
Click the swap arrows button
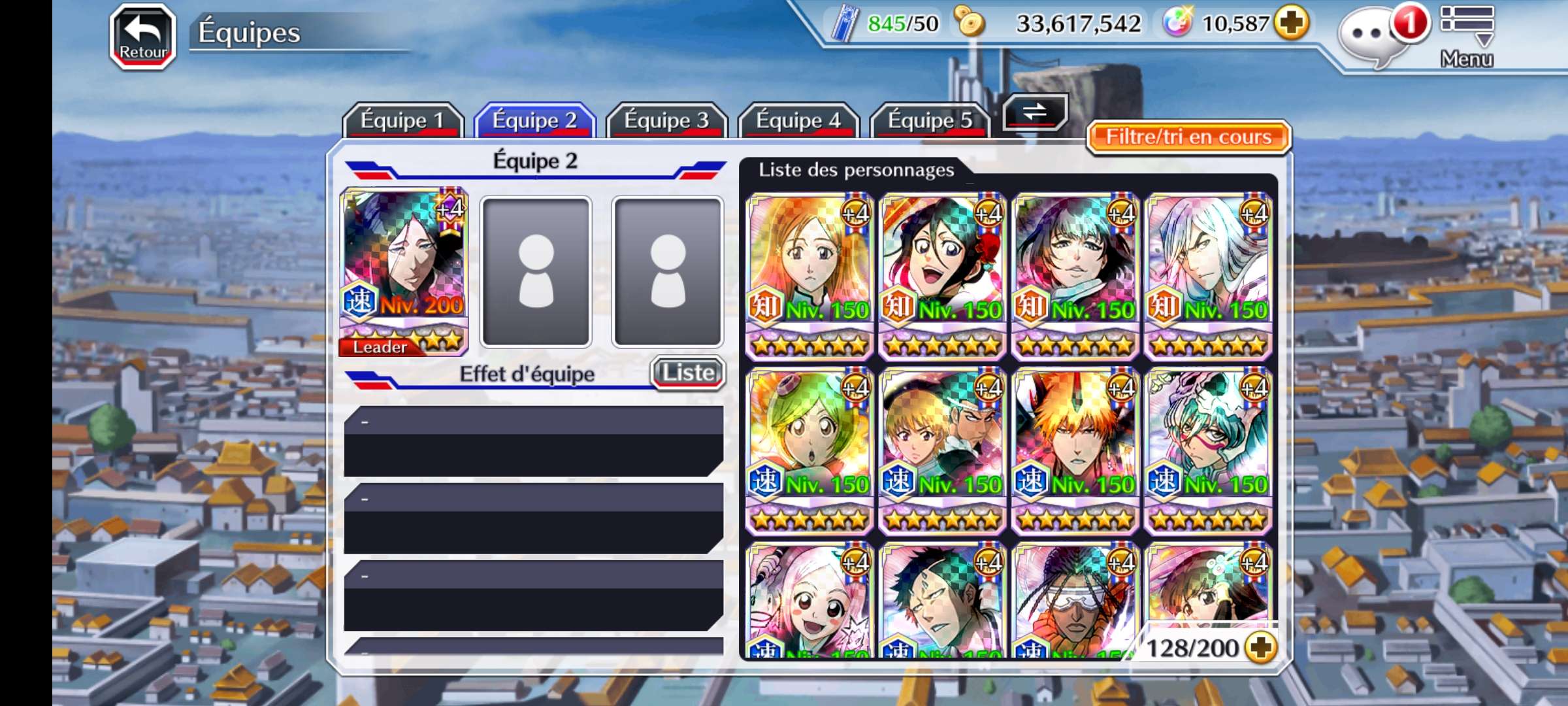tap(1035, 112)
